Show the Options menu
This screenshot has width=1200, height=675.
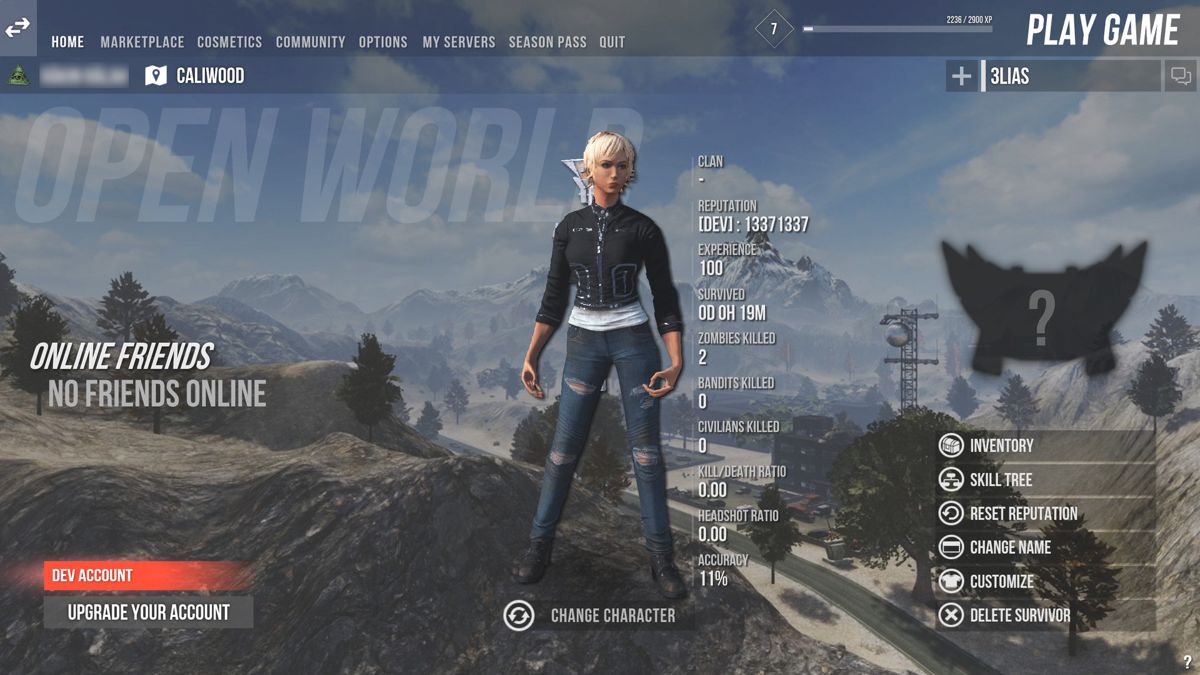(383, 42)
